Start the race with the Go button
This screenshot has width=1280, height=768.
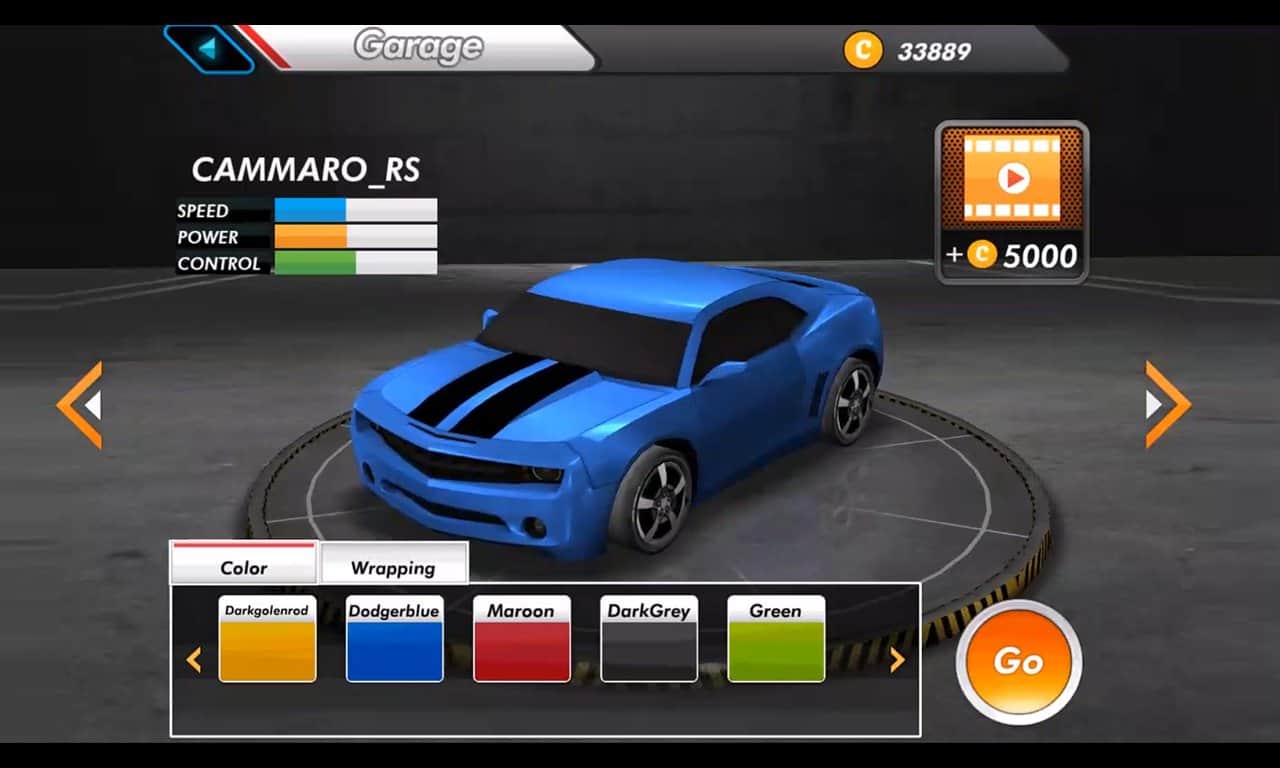(x=1018, y=661)
